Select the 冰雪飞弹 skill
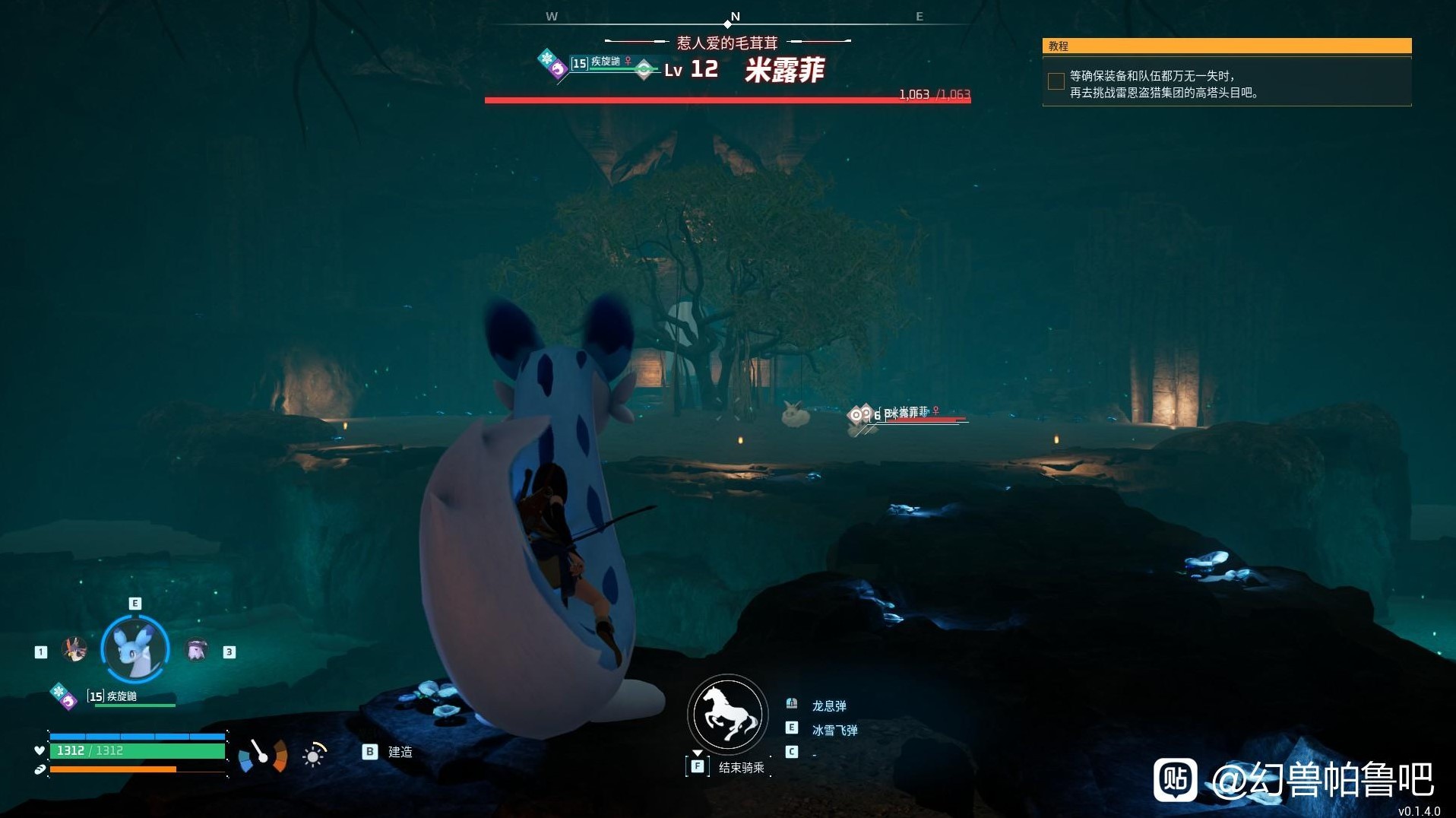 click(x=834, y=730)
